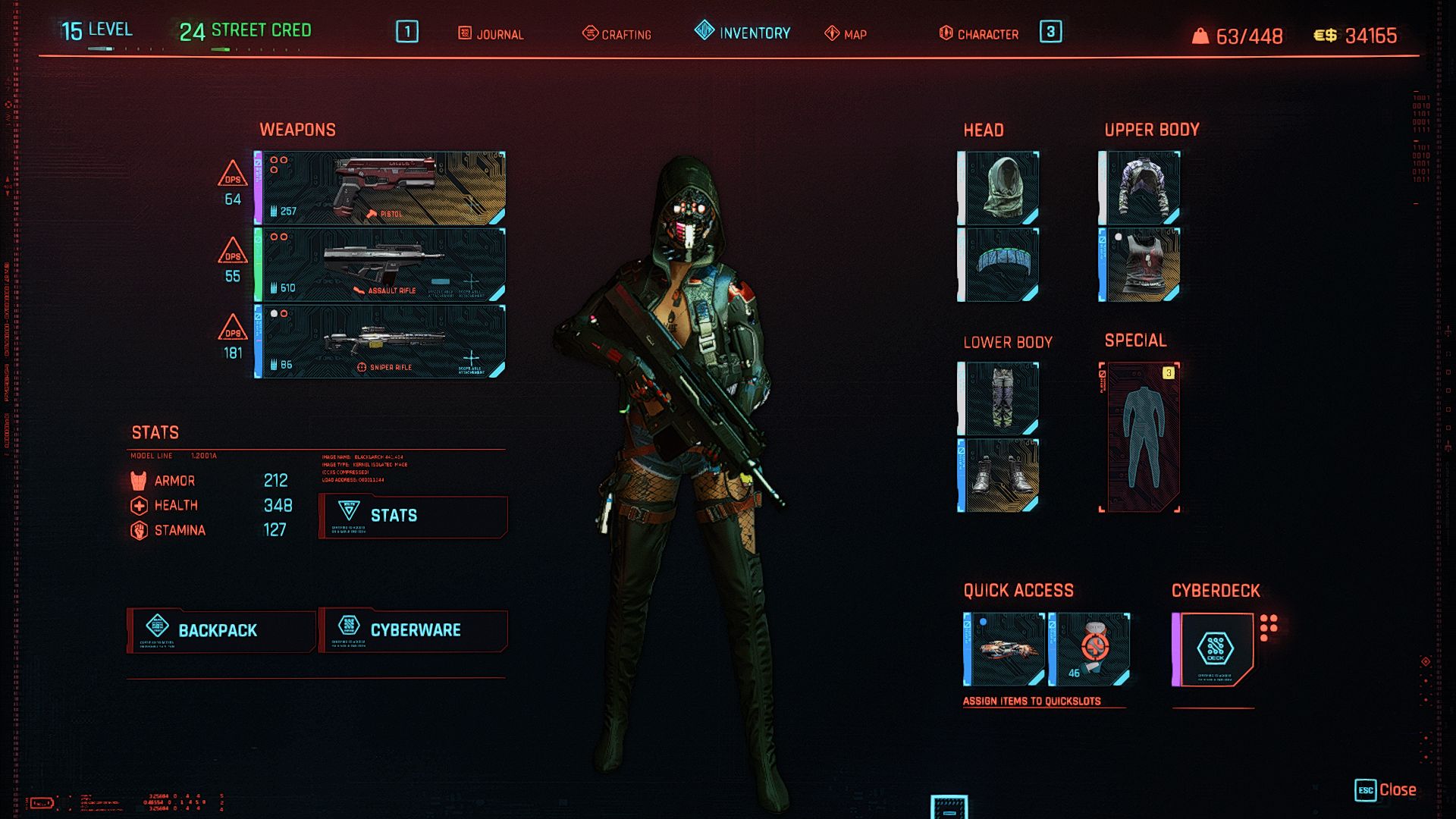Viewport: 1456px width, 819px height.
Task: Close the inventory screen
Action: pyautogui.click(x=1386, y=790)
